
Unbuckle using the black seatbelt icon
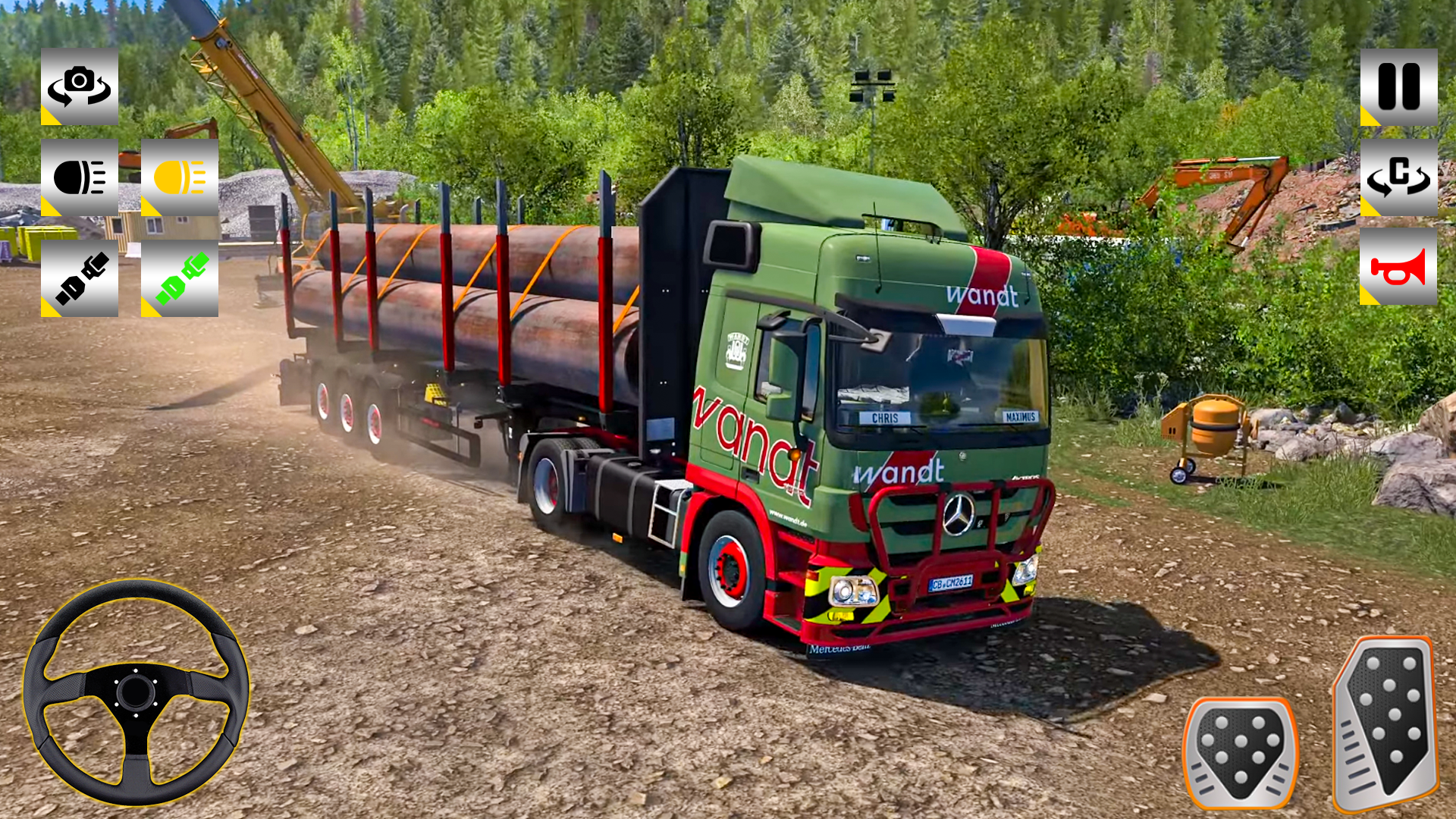[x=80, y=278]
